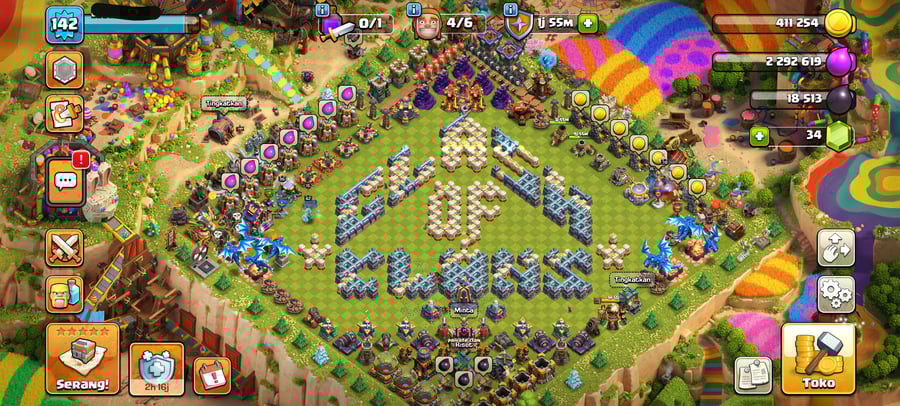Open the village layout editor
Image resolution: width=900 pixels, height=406 pixels.
click(836, 248)
